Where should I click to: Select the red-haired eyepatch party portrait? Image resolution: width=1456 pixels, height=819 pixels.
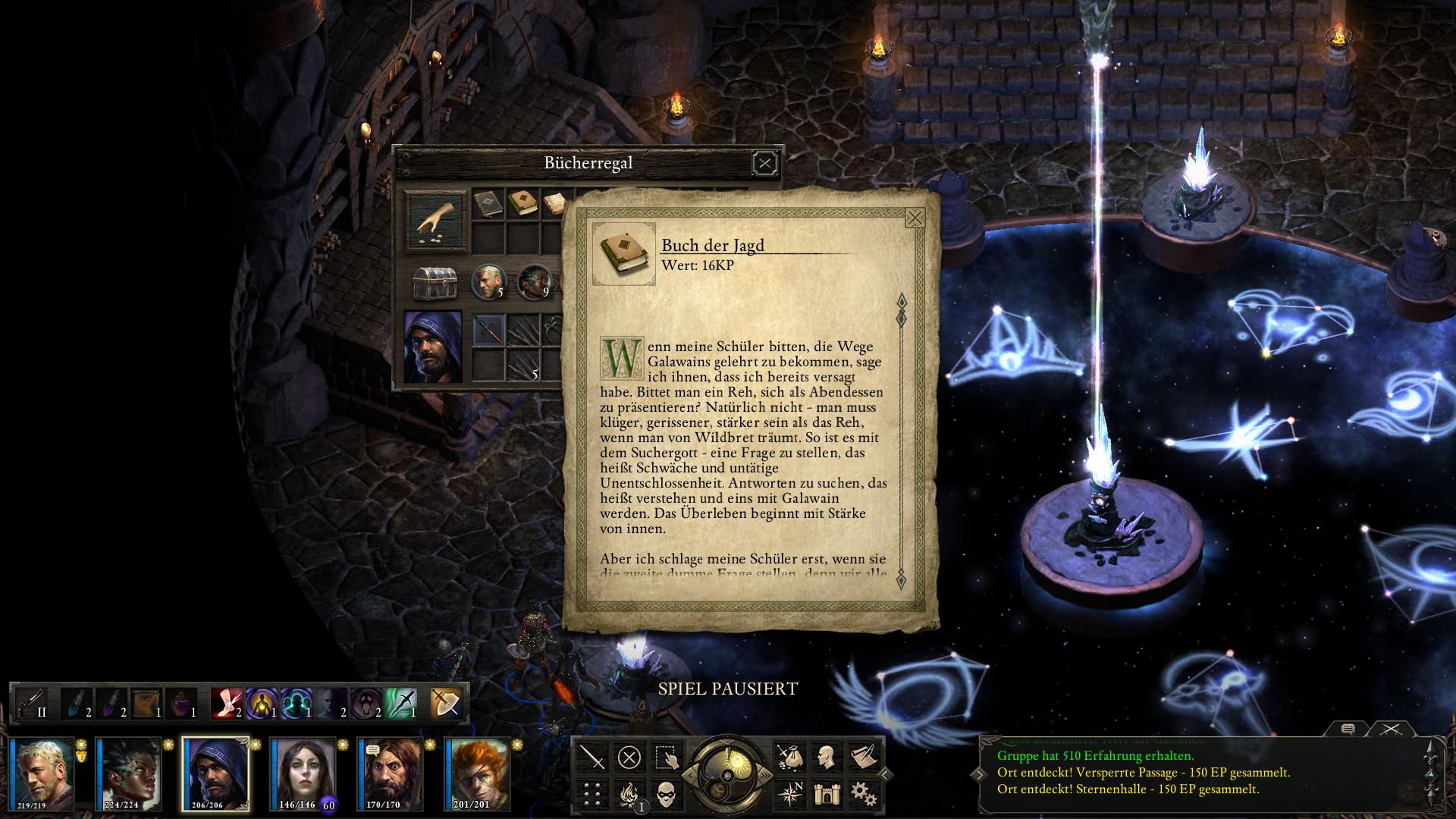pyautogui.click(x=478, y=773)
